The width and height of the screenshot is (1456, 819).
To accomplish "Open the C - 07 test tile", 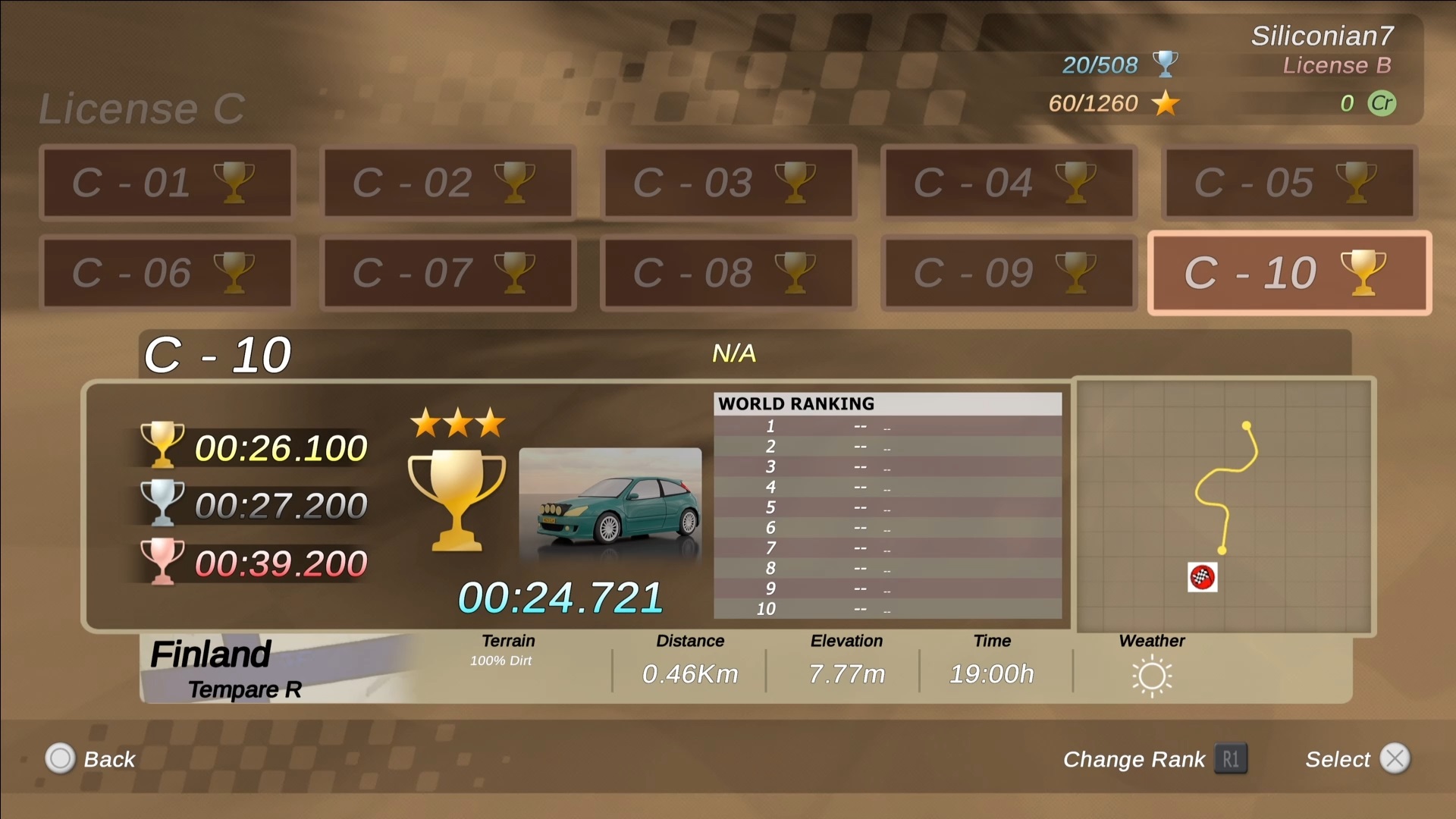I will tap(448, 273).
